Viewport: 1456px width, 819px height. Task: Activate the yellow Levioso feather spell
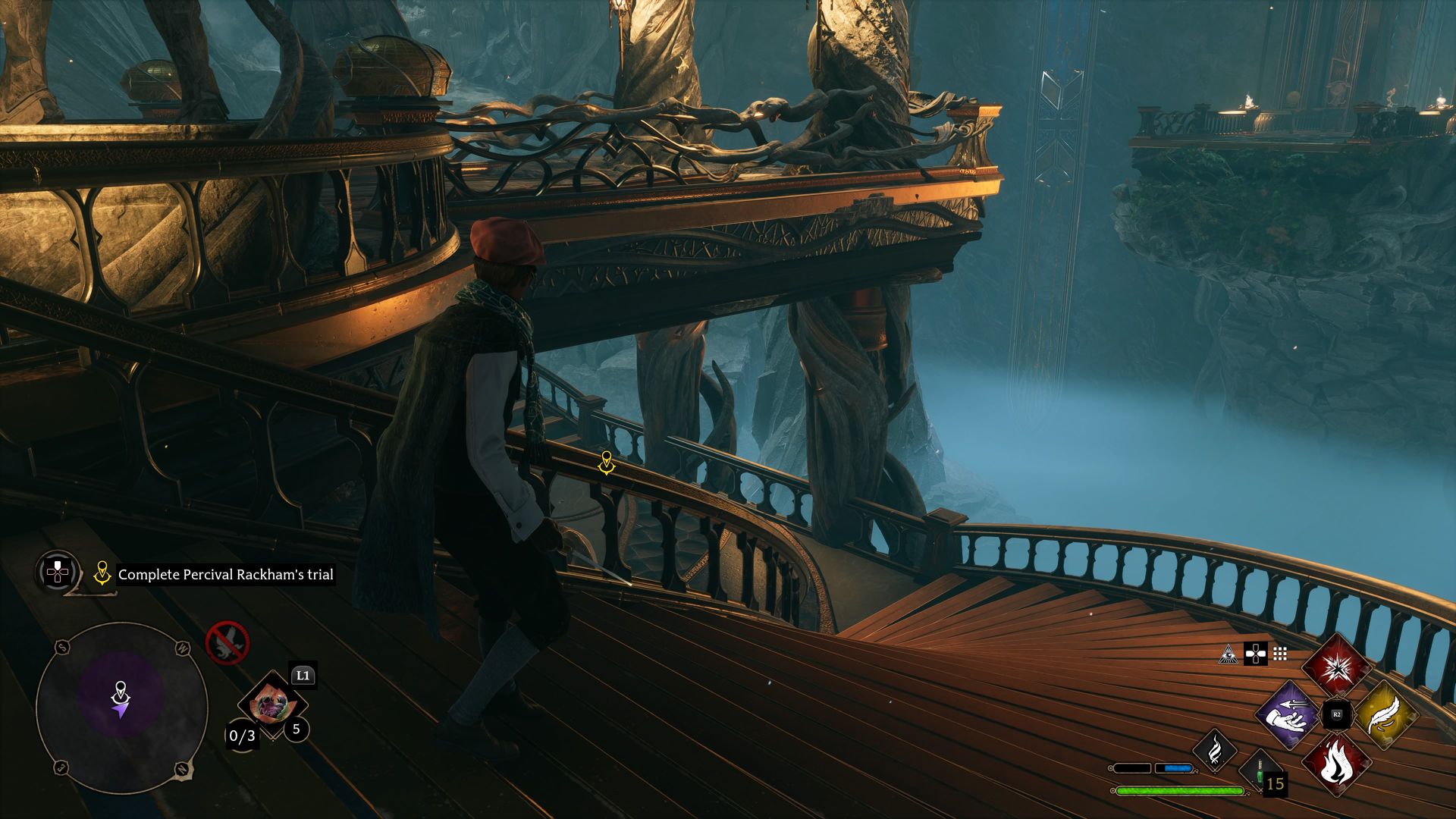point(1384,714)
